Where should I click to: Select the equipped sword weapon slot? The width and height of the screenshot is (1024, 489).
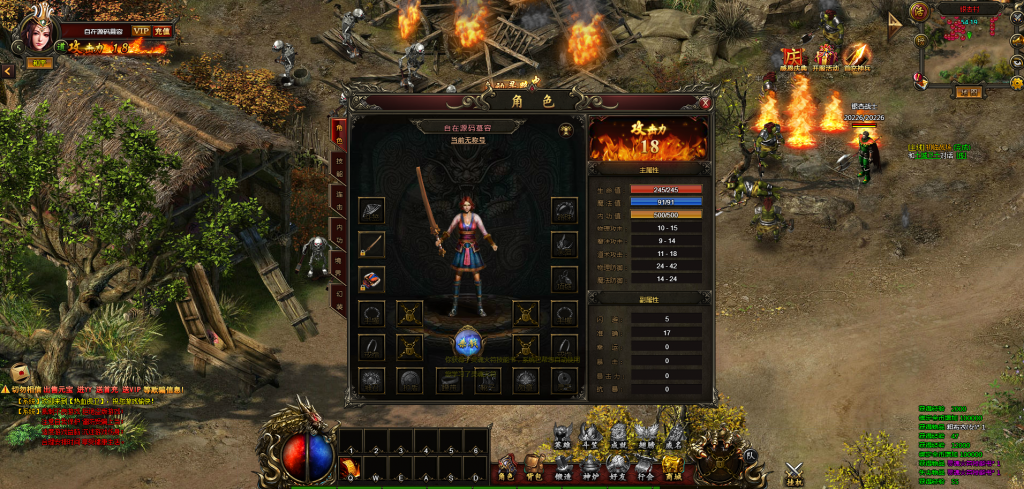click(372, 245)
